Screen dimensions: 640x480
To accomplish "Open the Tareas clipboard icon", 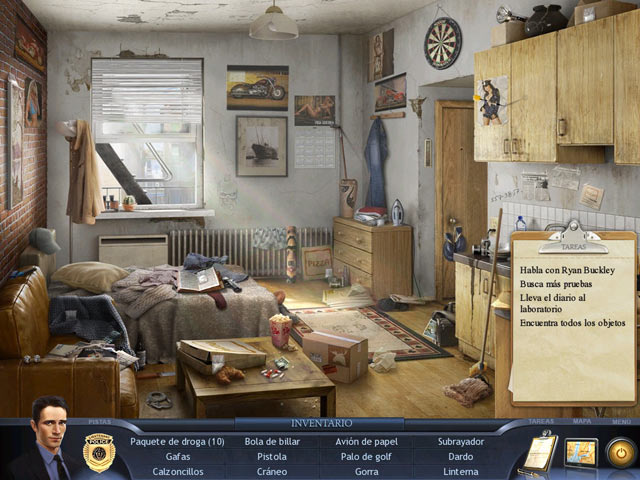I will tap(539, 453).
